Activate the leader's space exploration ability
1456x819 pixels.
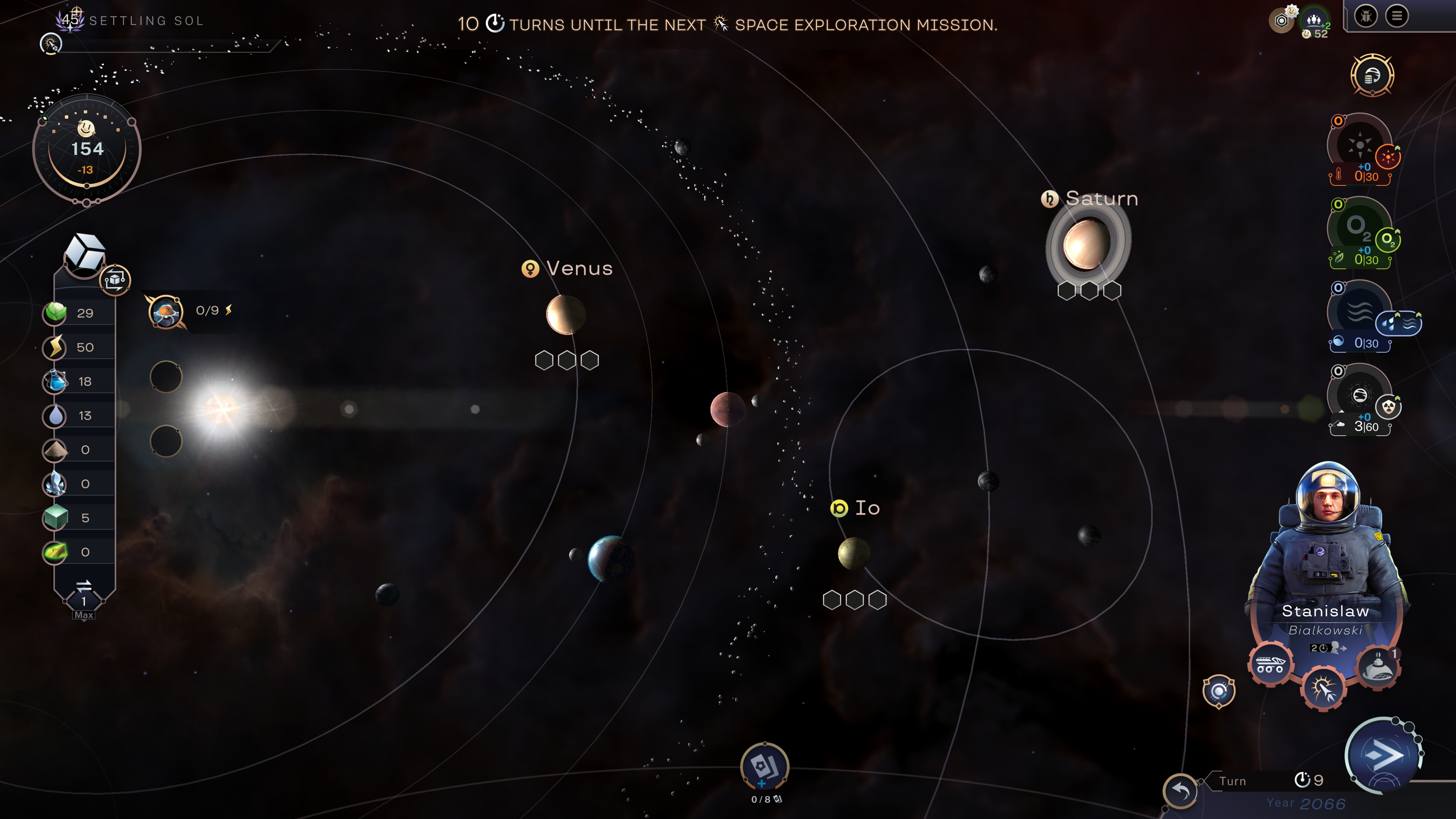pyautogui.click(x=1323, y=689)
